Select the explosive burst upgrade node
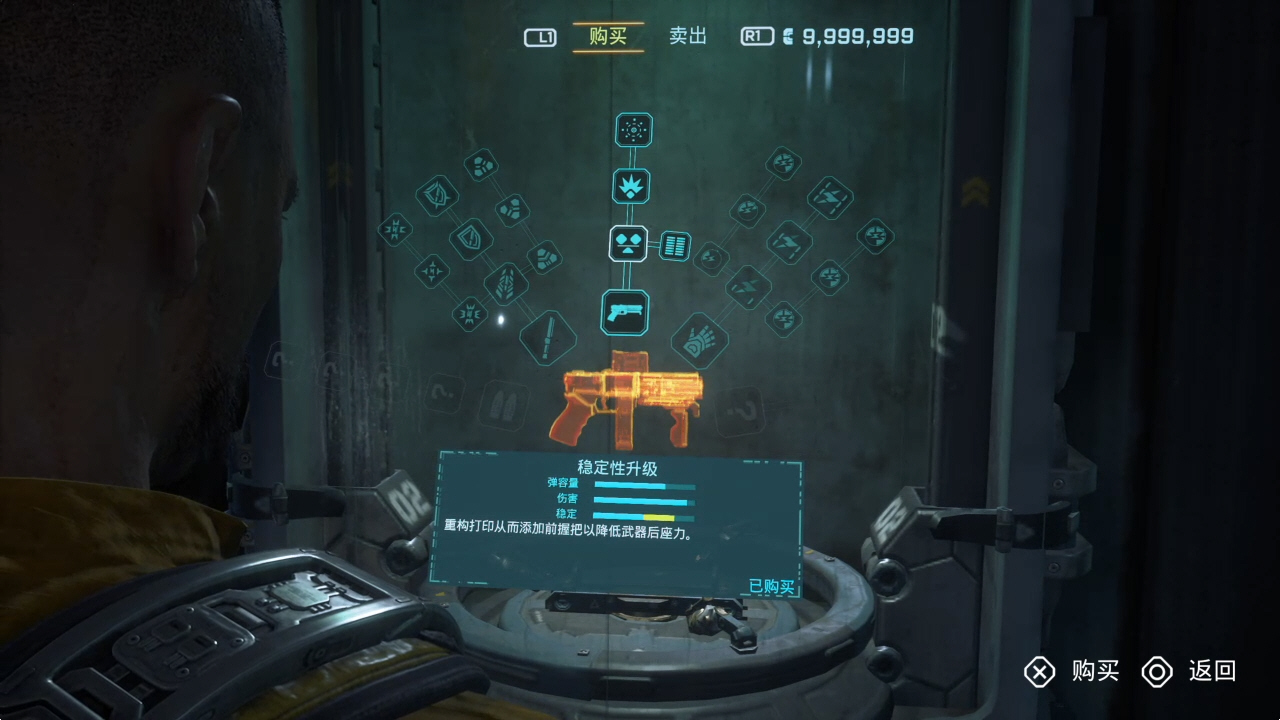1280x720 pixels. [631, 186]
